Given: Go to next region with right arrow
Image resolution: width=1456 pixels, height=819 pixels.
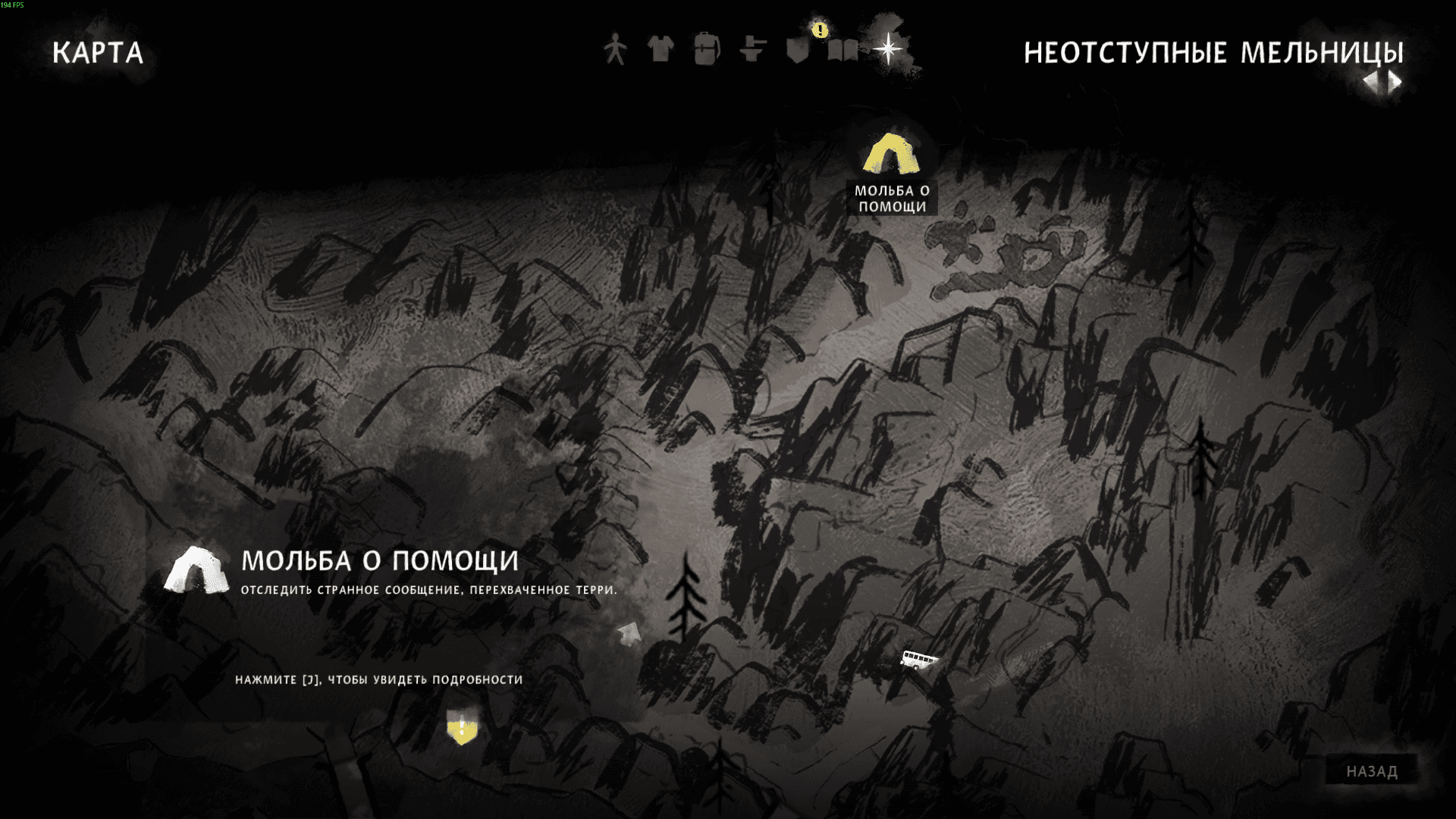Looking at the screenshot, I should click(x=1395, y=82).
